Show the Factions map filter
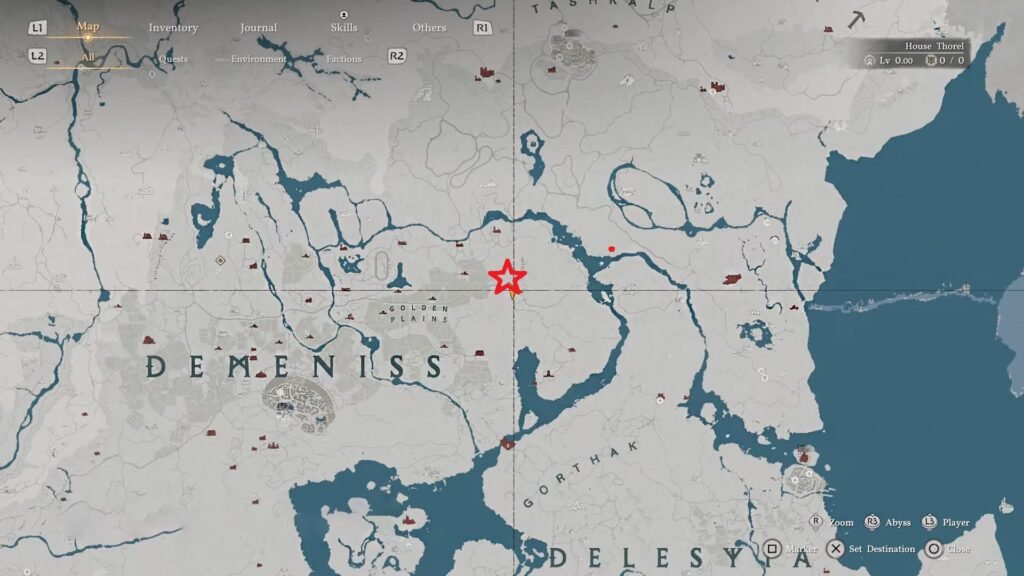Screen dimensions: 1024x576 point(343,58)
